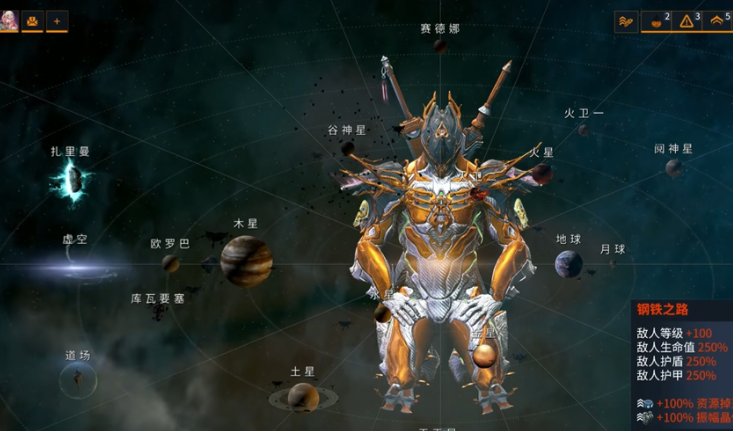Screen dimensions: 733x431
Task: Select the 土星 (Saturn) planet node
Action: point(302,397)
